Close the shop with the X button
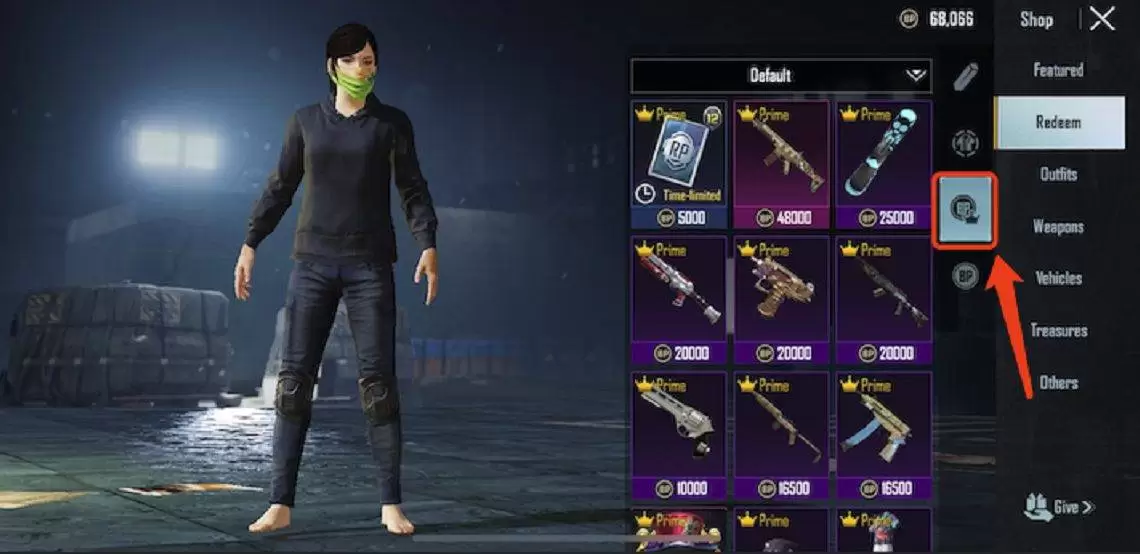 click(1102, 19)
